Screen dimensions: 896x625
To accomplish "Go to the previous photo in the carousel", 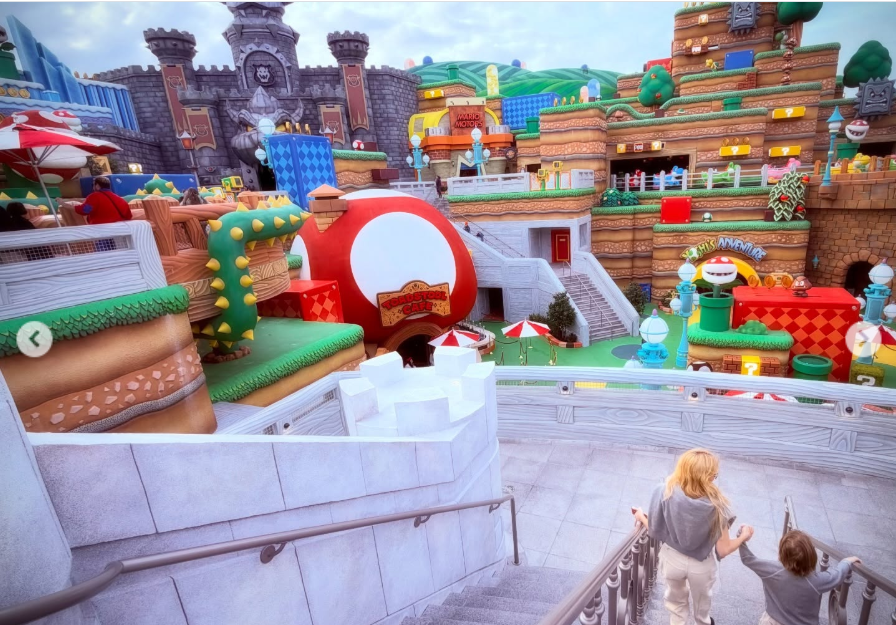I will (x=34, y=339).
